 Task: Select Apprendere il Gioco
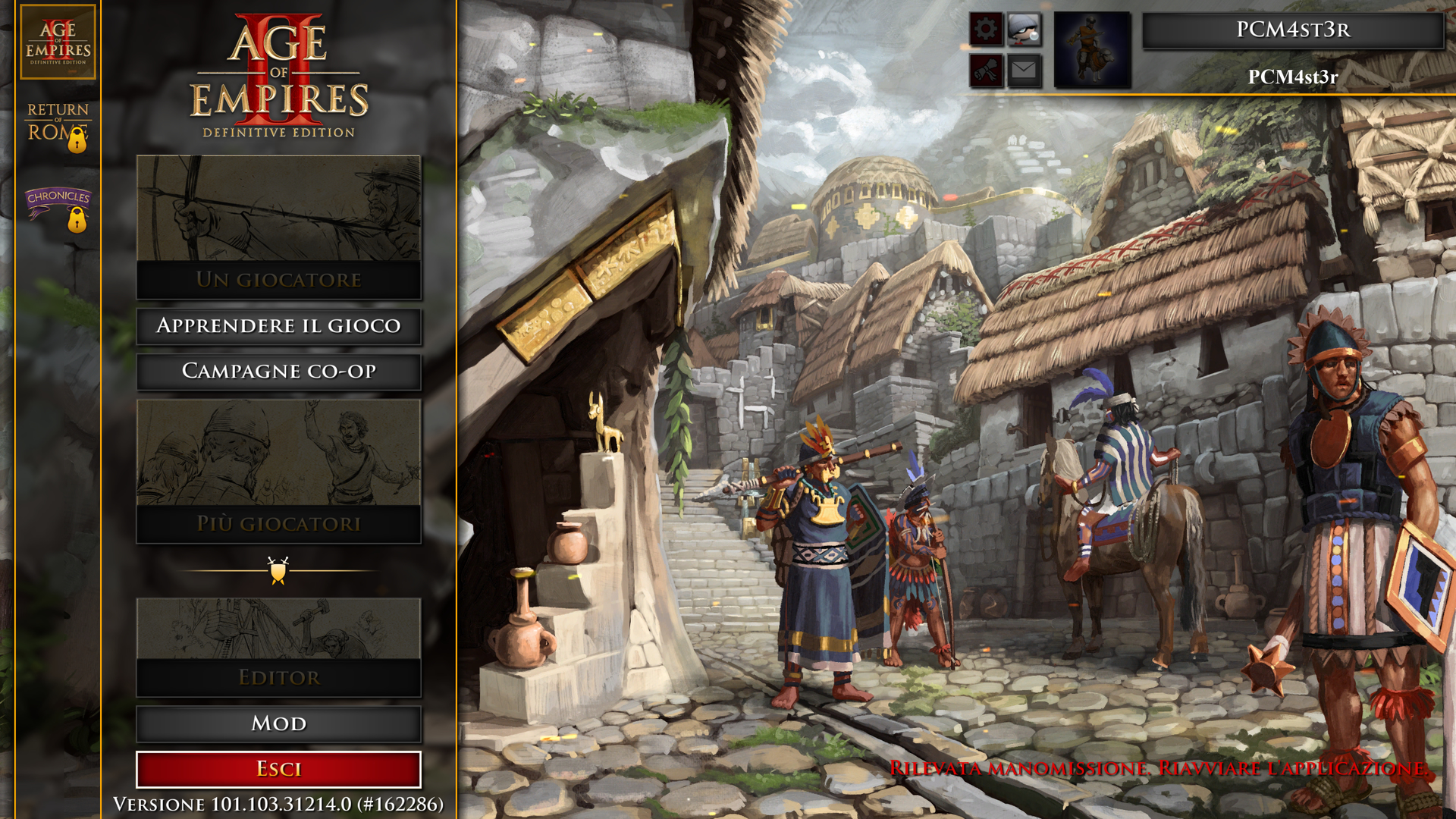click(278, 326)
